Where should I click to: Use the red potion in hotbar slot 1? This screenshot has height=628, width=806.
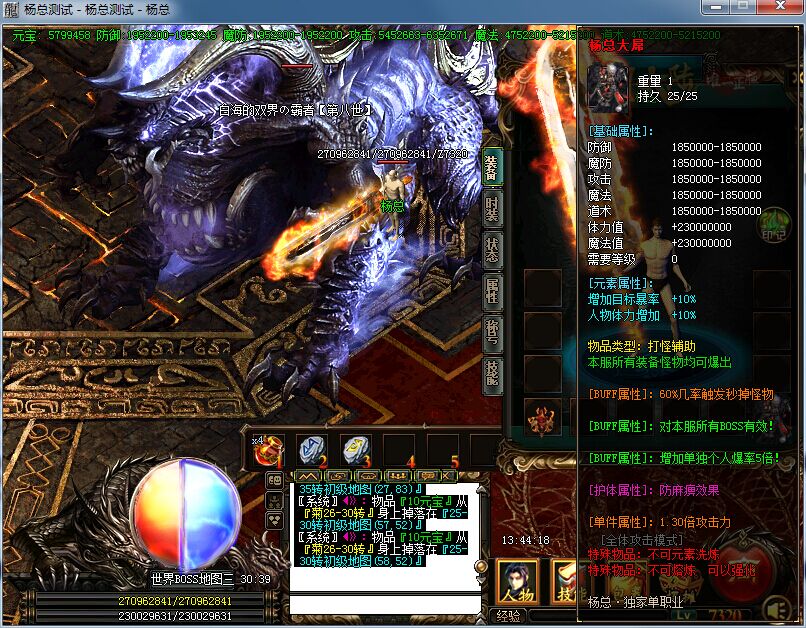(269, 451)
